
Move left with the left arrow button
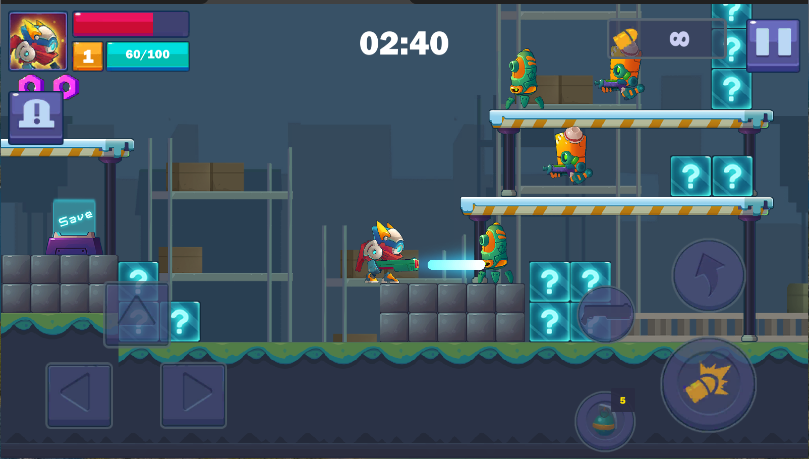coord(79,395)
